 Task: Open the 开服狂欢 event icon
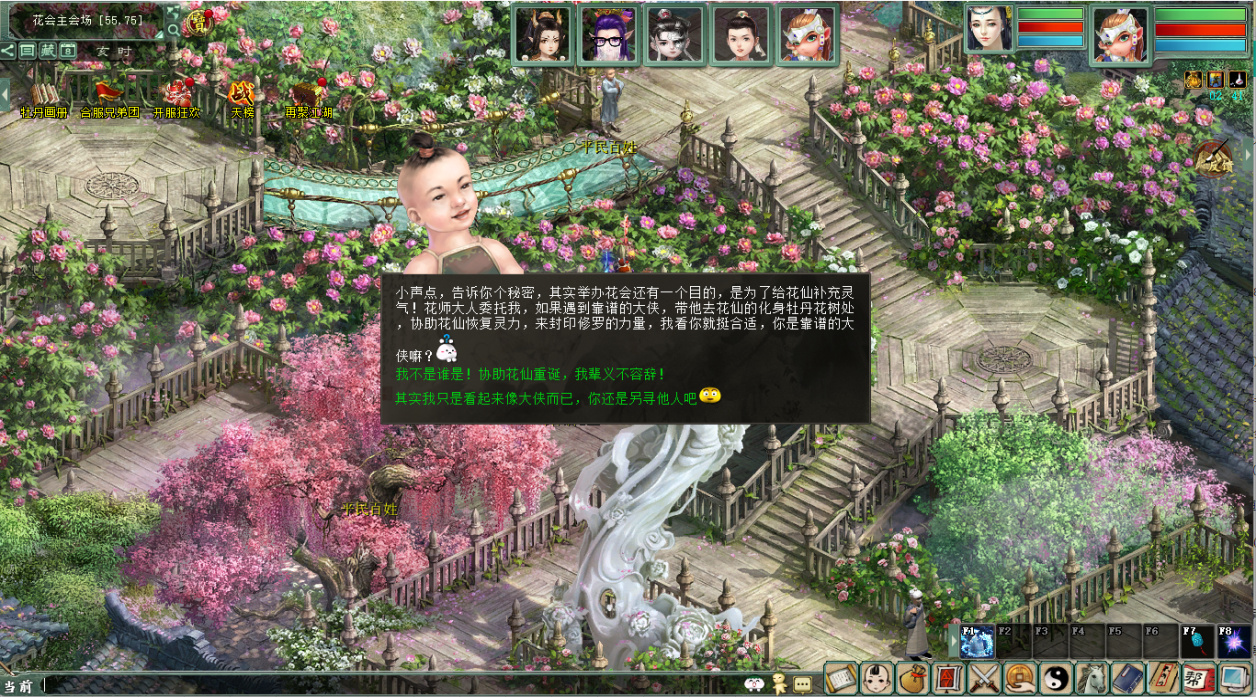pyautogui.click(x=176, y=96)
